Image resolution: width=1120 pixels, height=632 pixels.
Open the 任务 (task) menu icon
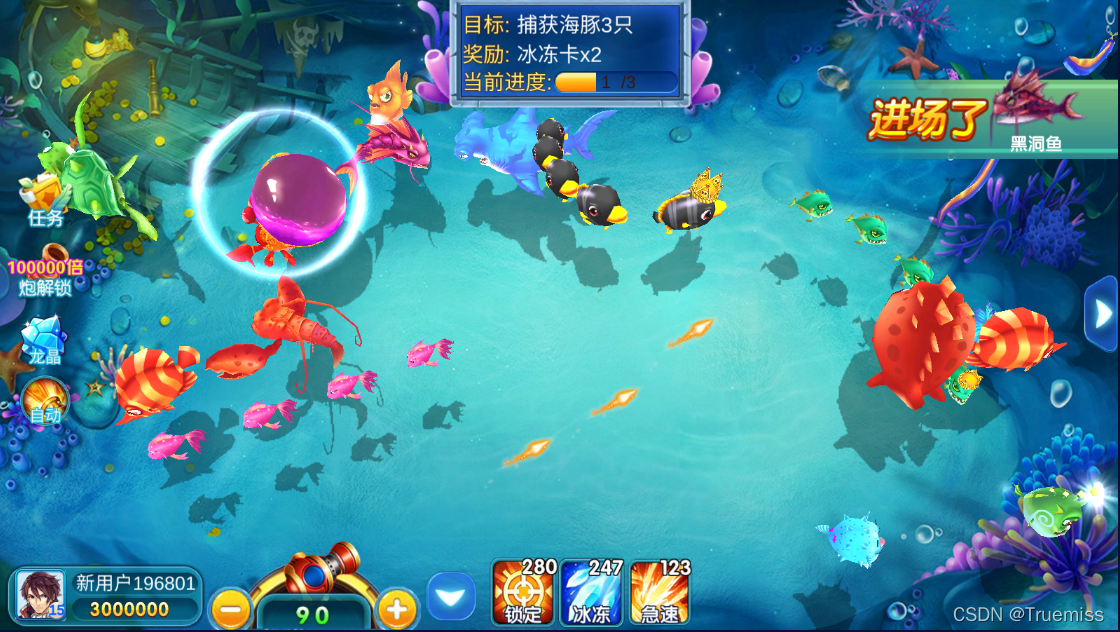point(44,197)
